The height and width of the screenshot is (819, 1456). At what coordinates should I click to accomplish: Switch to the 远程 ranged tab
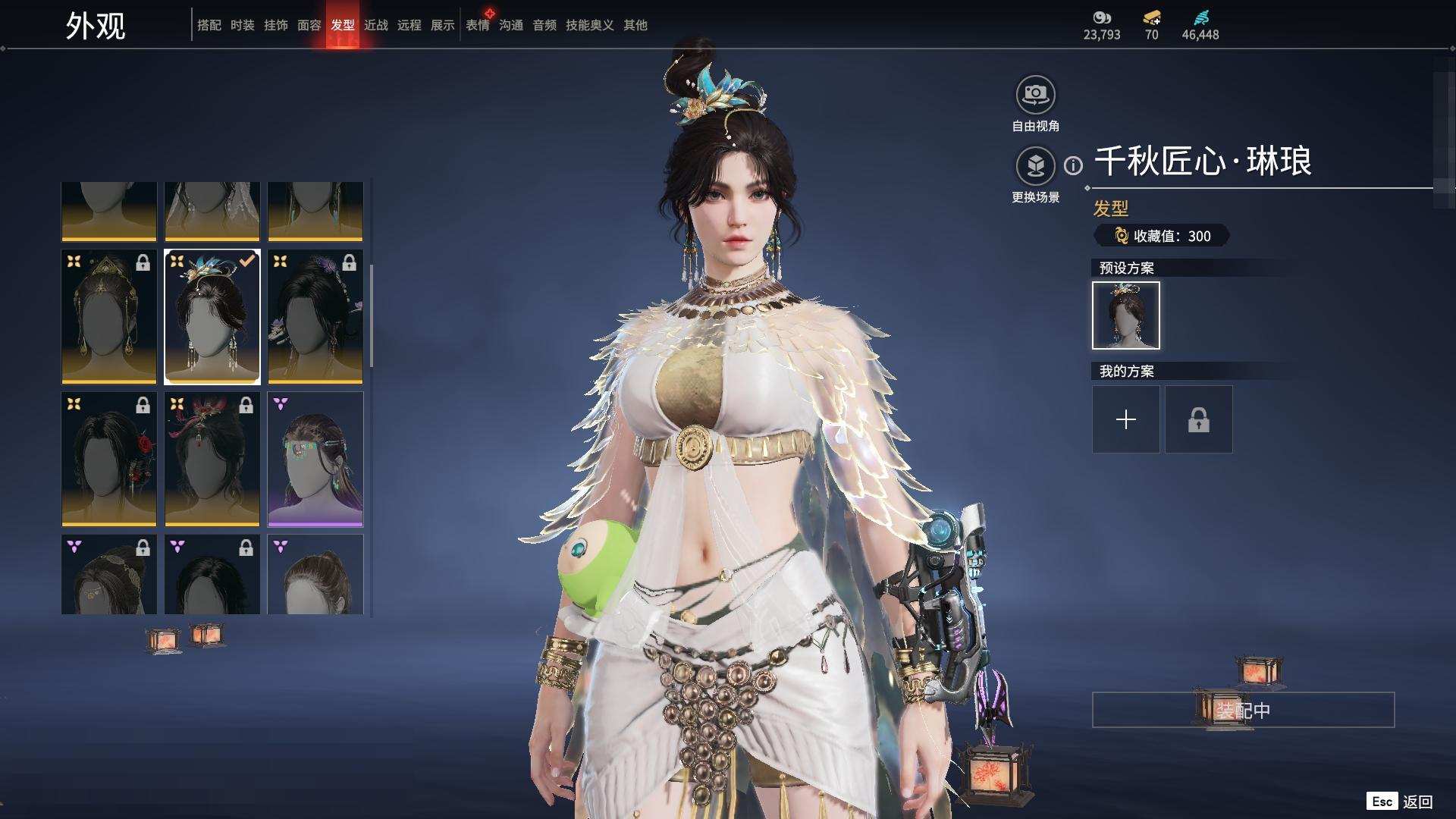tap(409, 25)
